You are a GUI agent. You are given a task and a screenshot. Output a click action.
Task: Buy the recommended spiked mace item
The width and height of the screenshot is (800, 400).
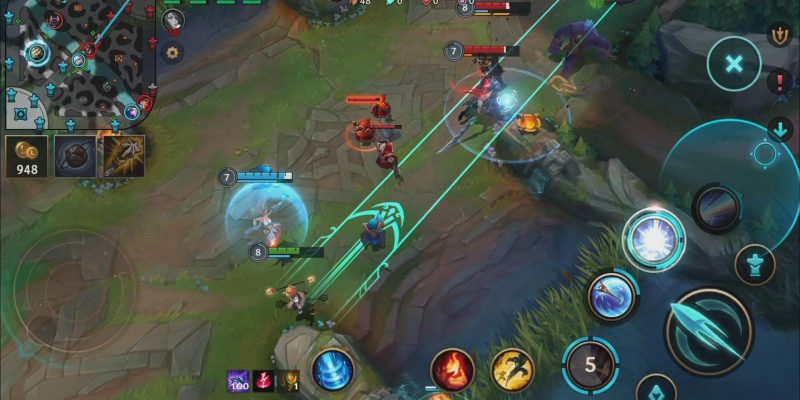coord(123,156)
